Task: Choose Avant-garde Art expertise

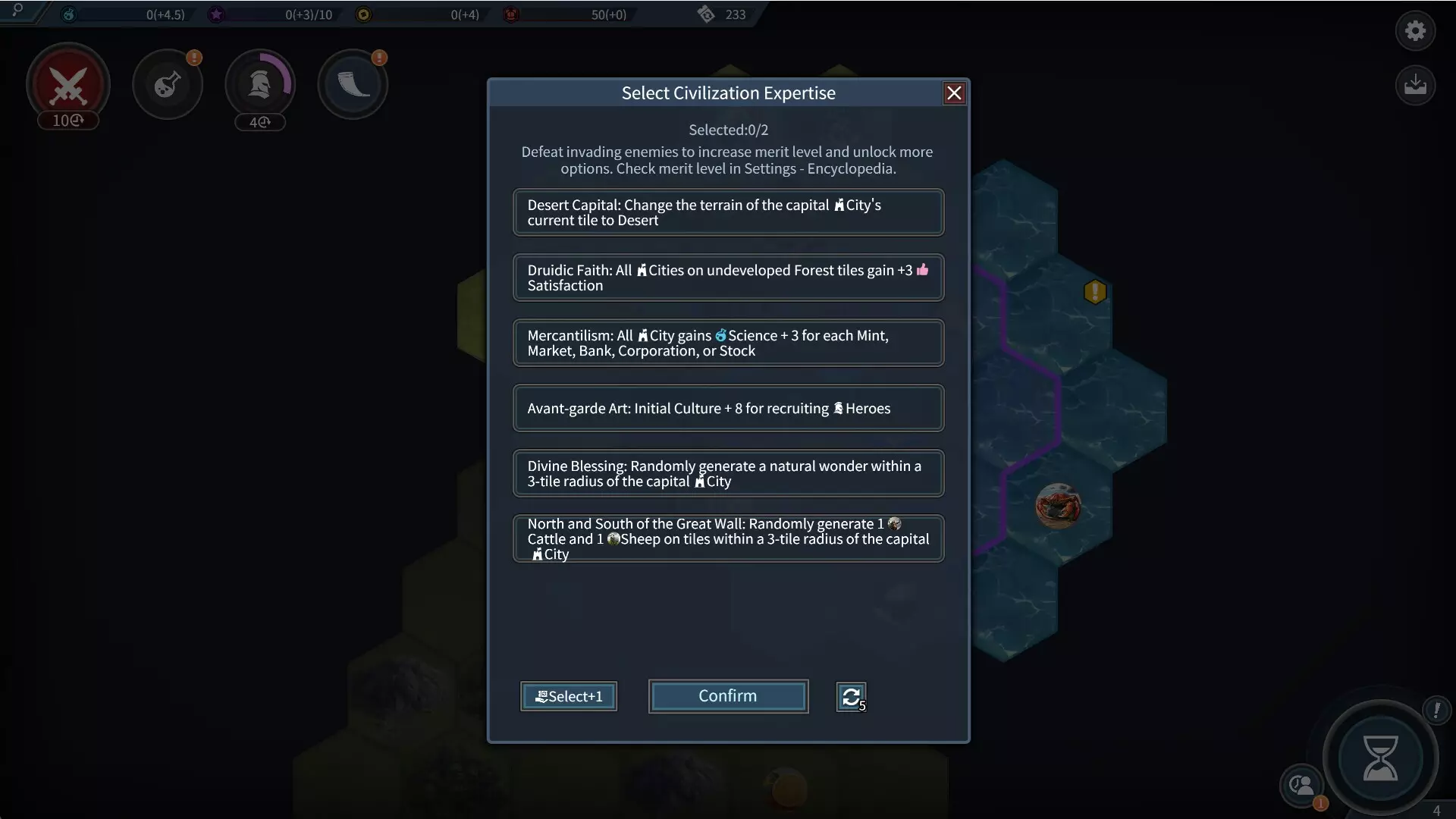Action: coord(728,408)
